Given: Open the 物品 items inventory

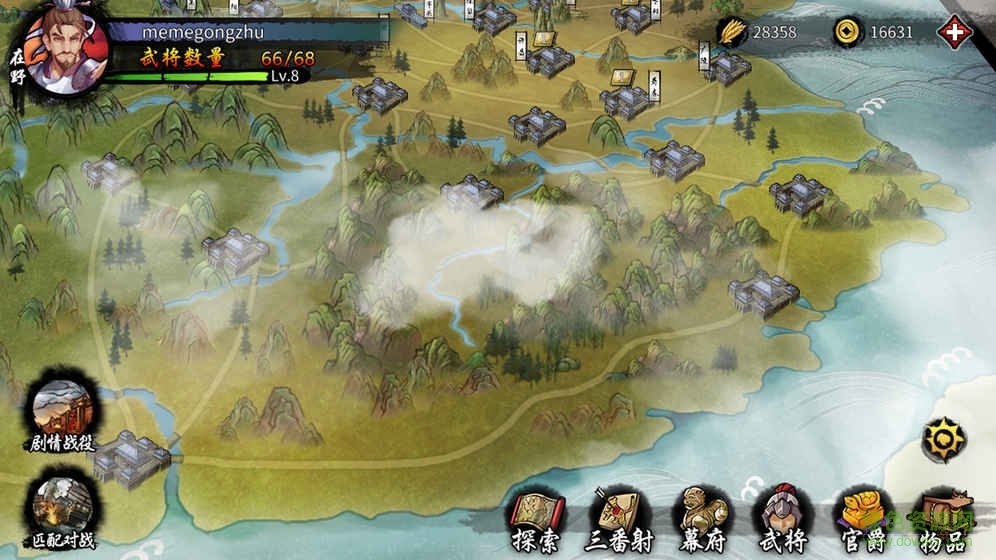Looking at the screenshot, I should click(944, 520).
